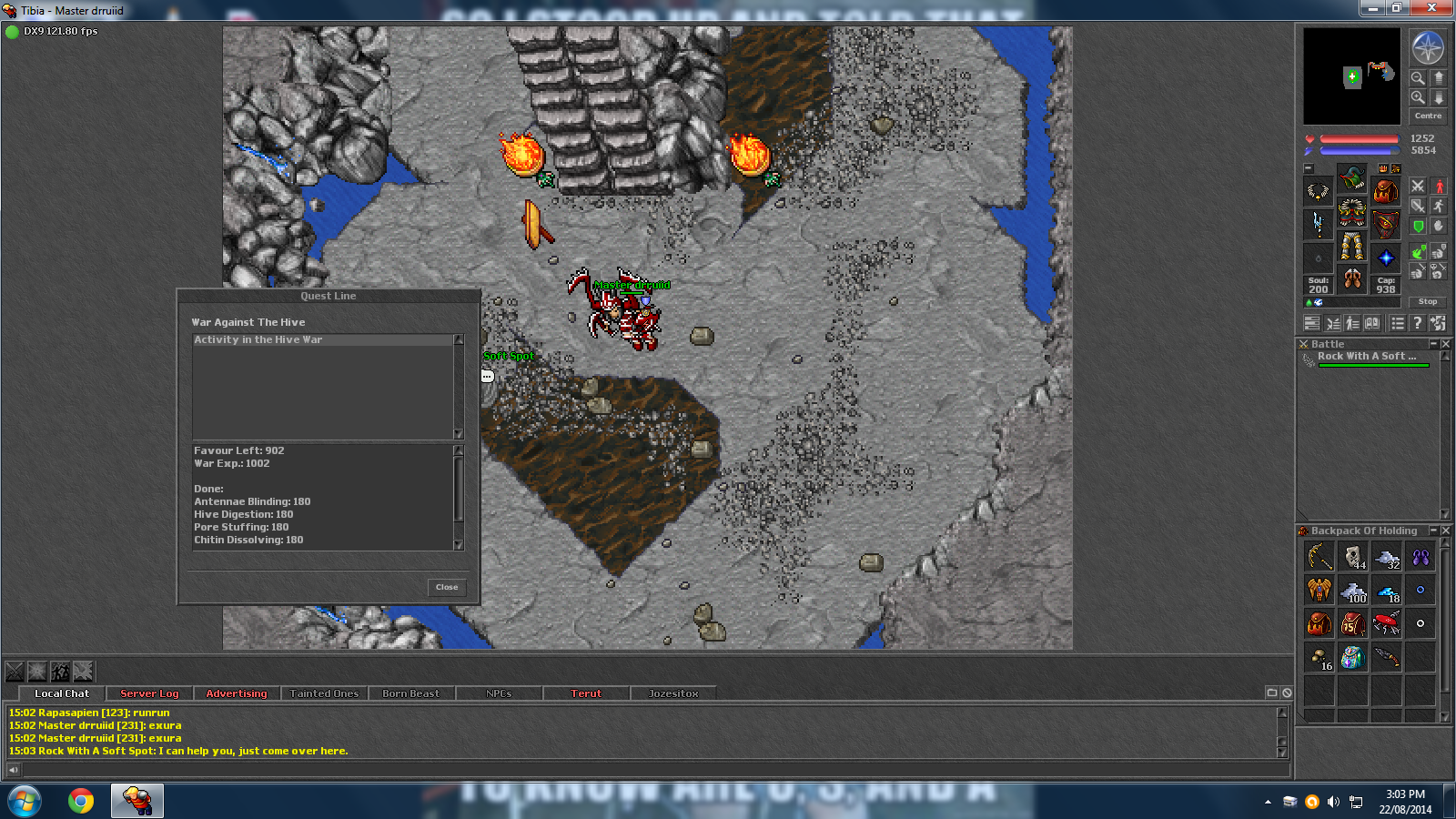
Task: Minimize the Tibia game window
Action: 1372,8
